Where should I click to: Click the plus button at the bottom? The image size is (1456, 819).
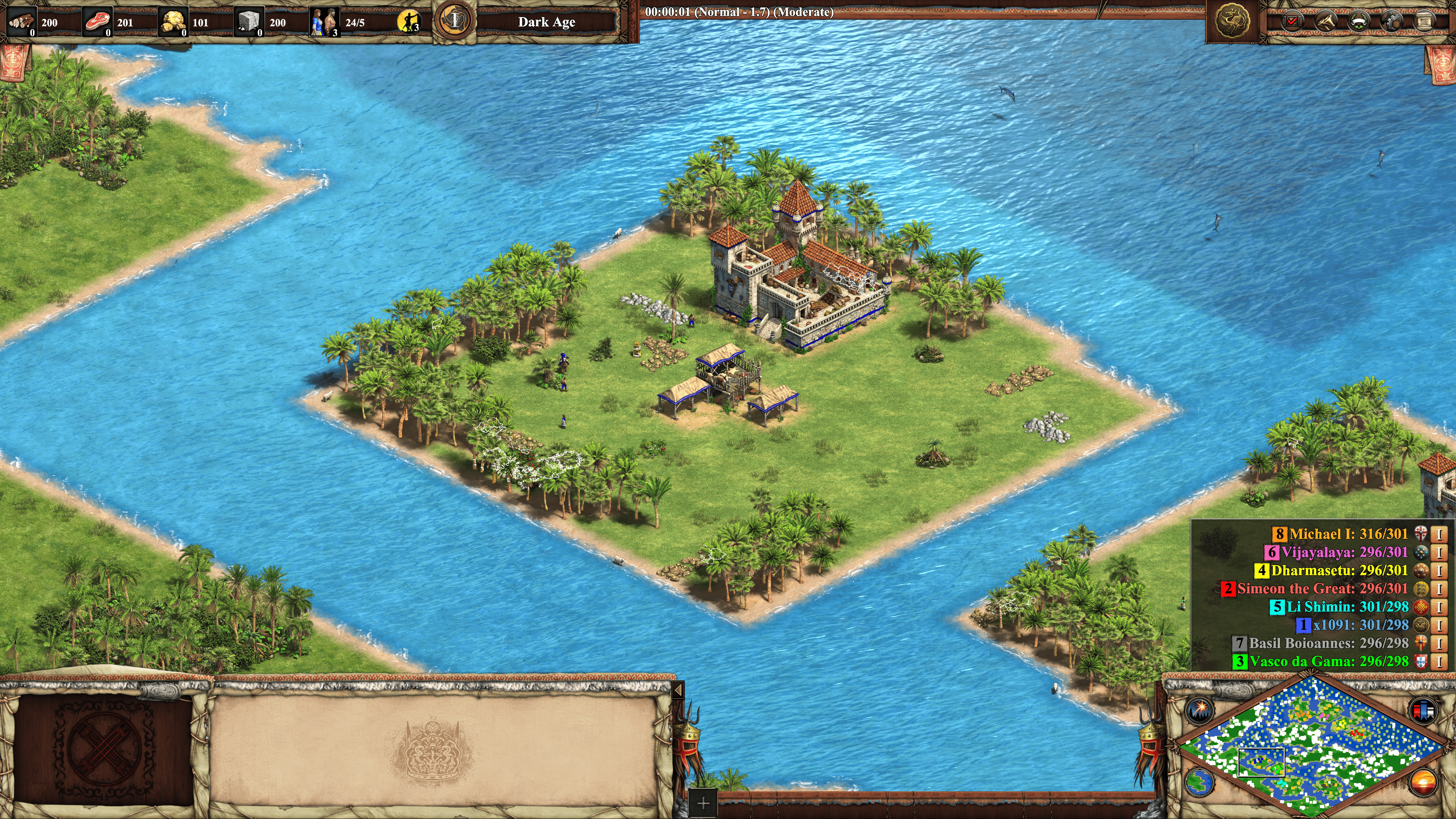point(703,803)
